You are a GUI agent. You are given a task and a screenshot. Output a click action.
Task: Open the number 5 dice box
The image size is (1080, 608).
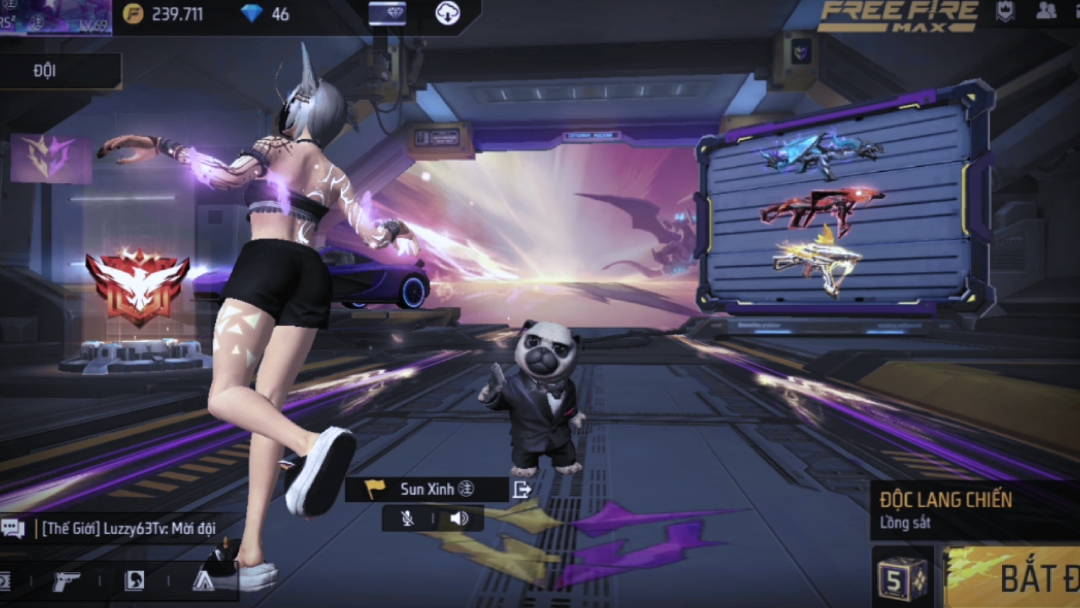click(x=902, y=577)
